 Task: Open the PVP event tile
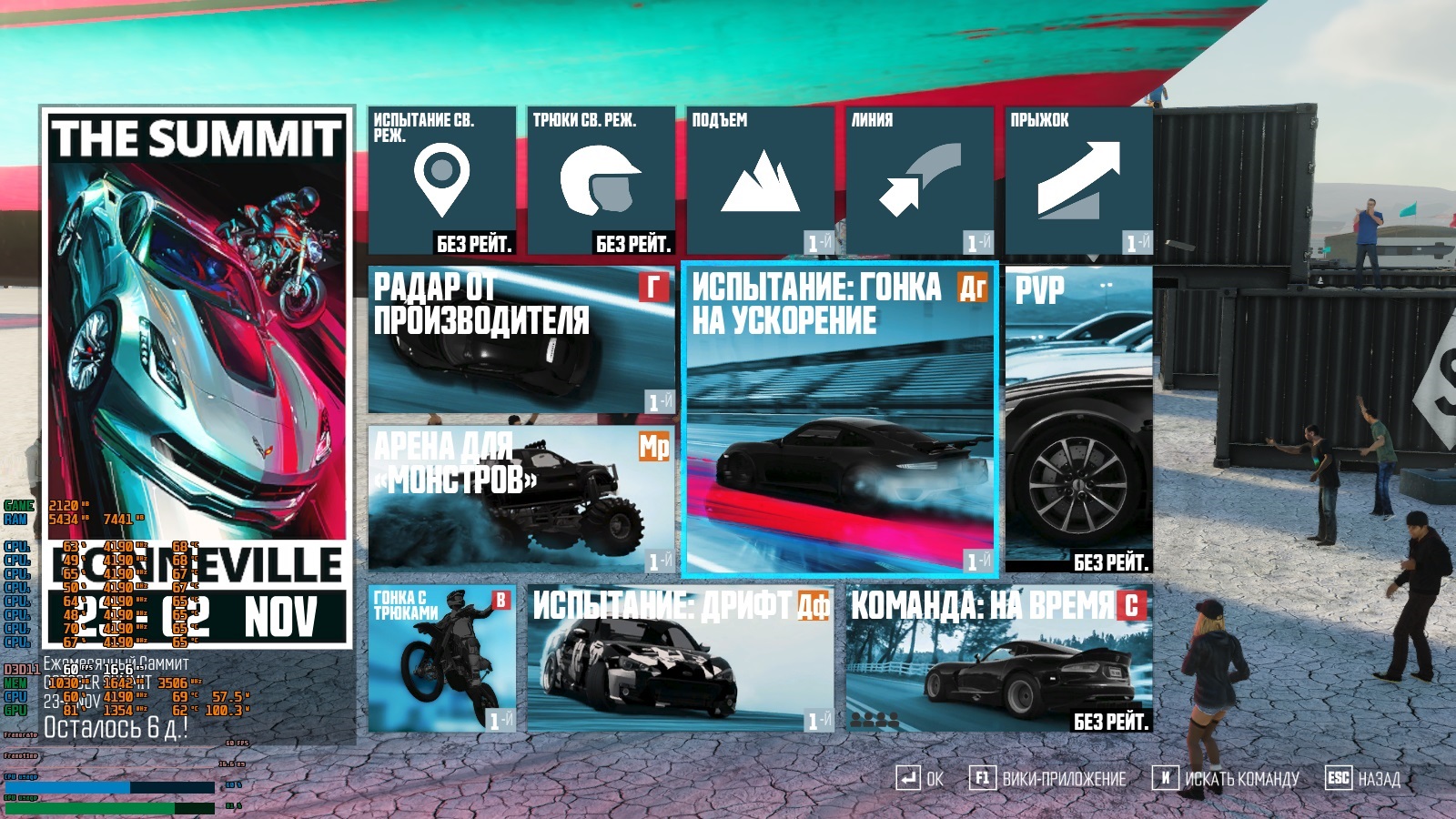coord(1078,420)
